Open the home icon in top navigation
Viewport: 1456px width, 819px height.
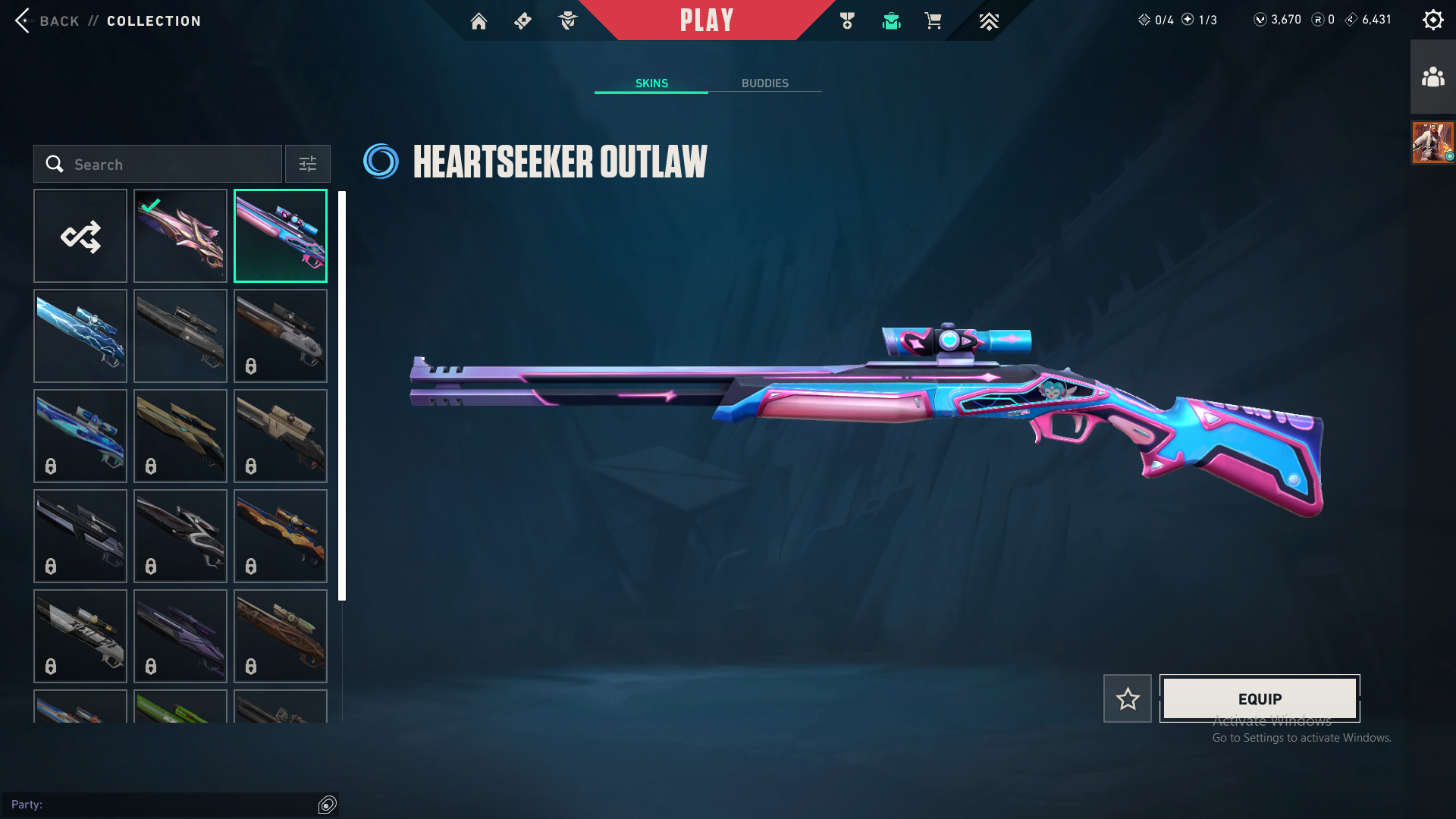(479, 21)
